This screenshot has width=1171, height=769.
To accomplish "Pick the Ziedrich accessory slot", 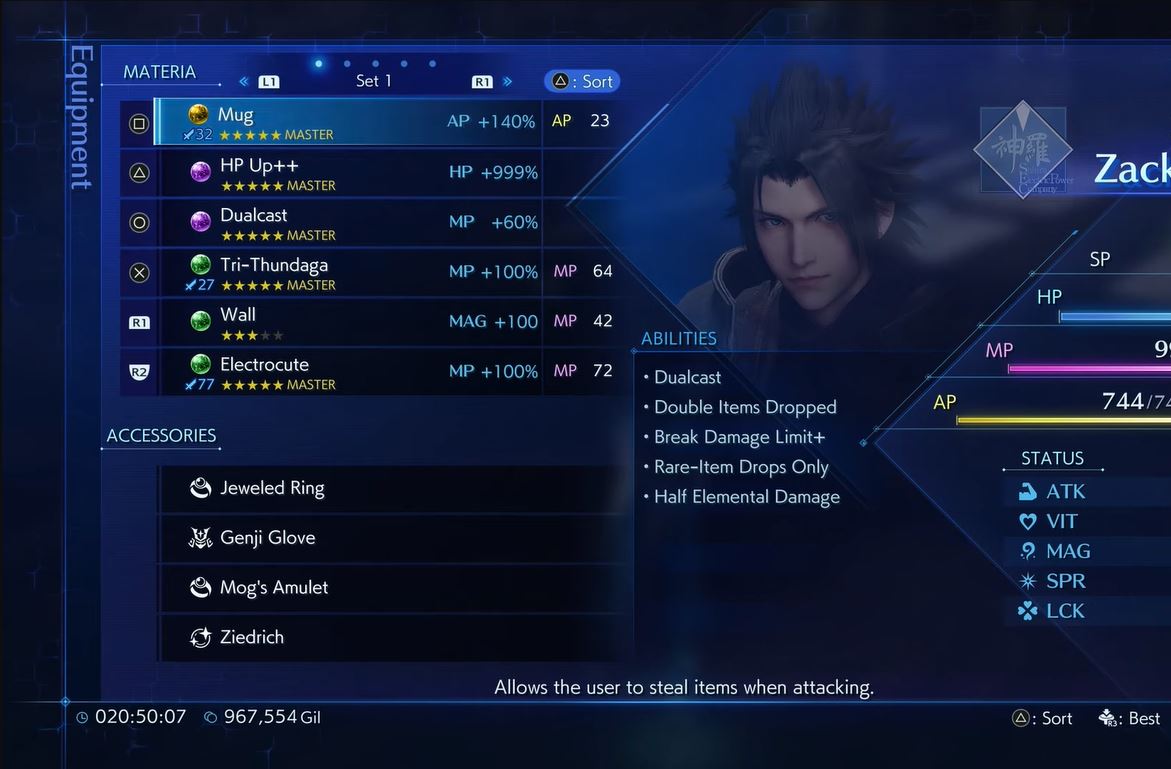I will (x=395, y=637).
